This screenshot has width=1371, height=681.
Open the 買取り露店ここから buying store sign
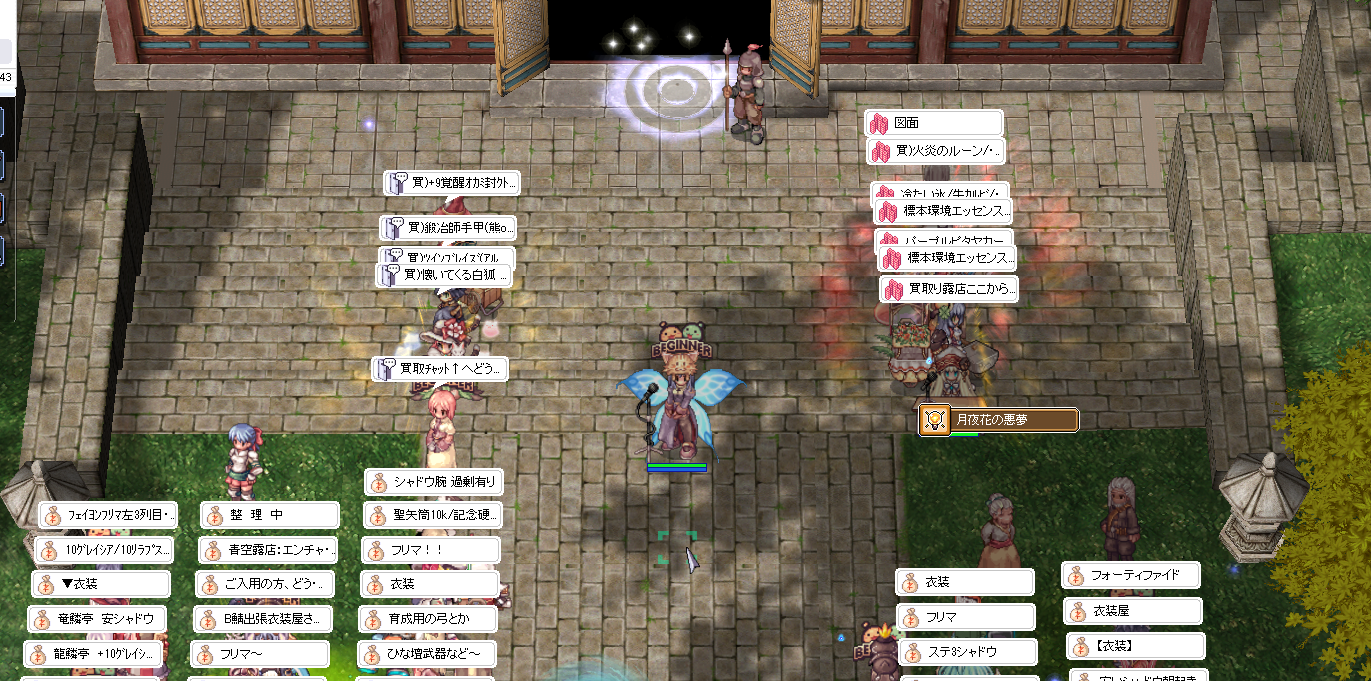point(950,290)
